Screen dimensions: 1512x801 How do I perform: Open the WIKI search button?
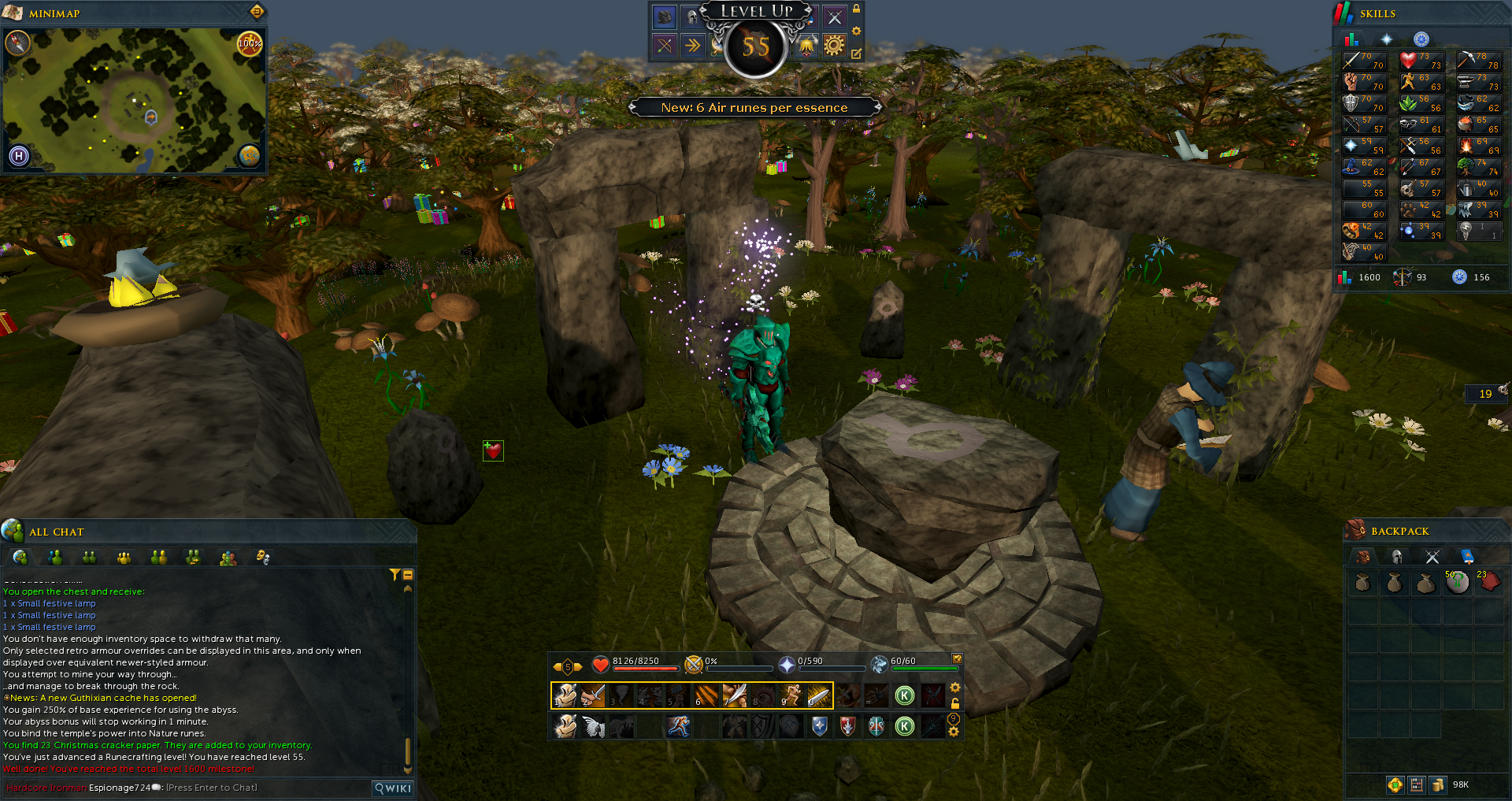[393, 788]
